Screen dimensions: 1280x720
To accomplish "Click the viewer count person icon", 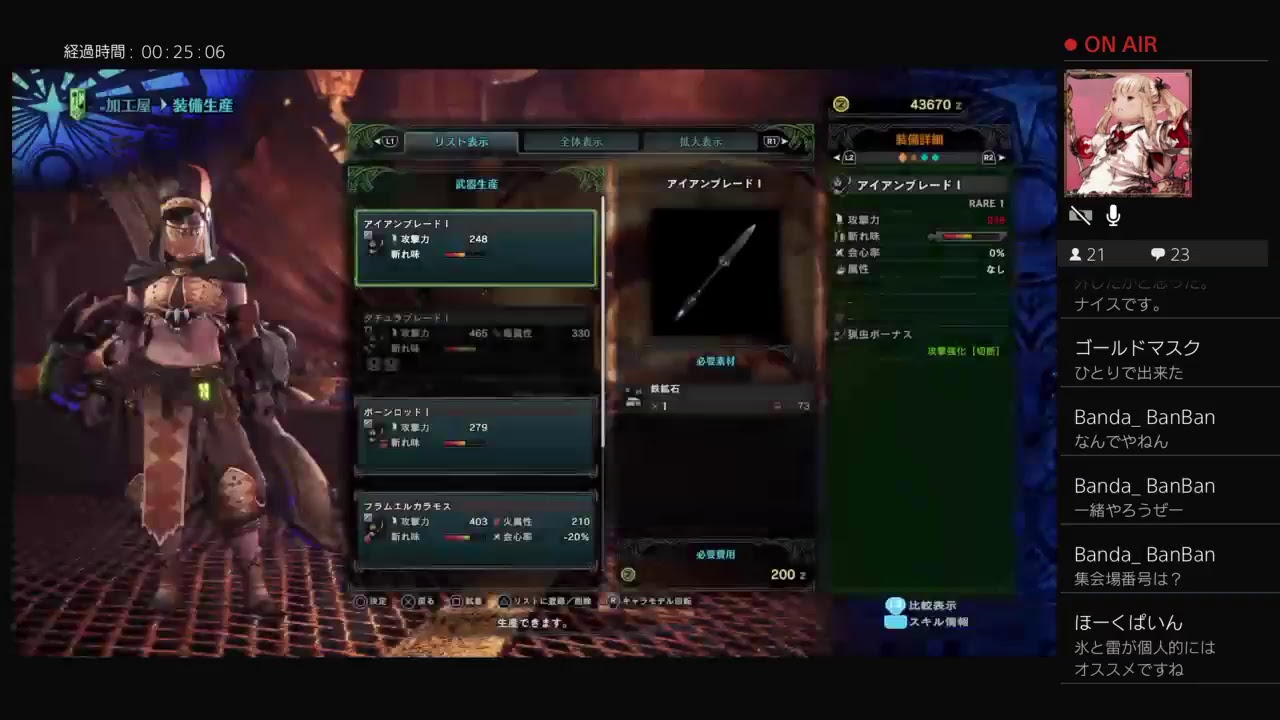I will pyautogui.click(x=1078, y=254).
